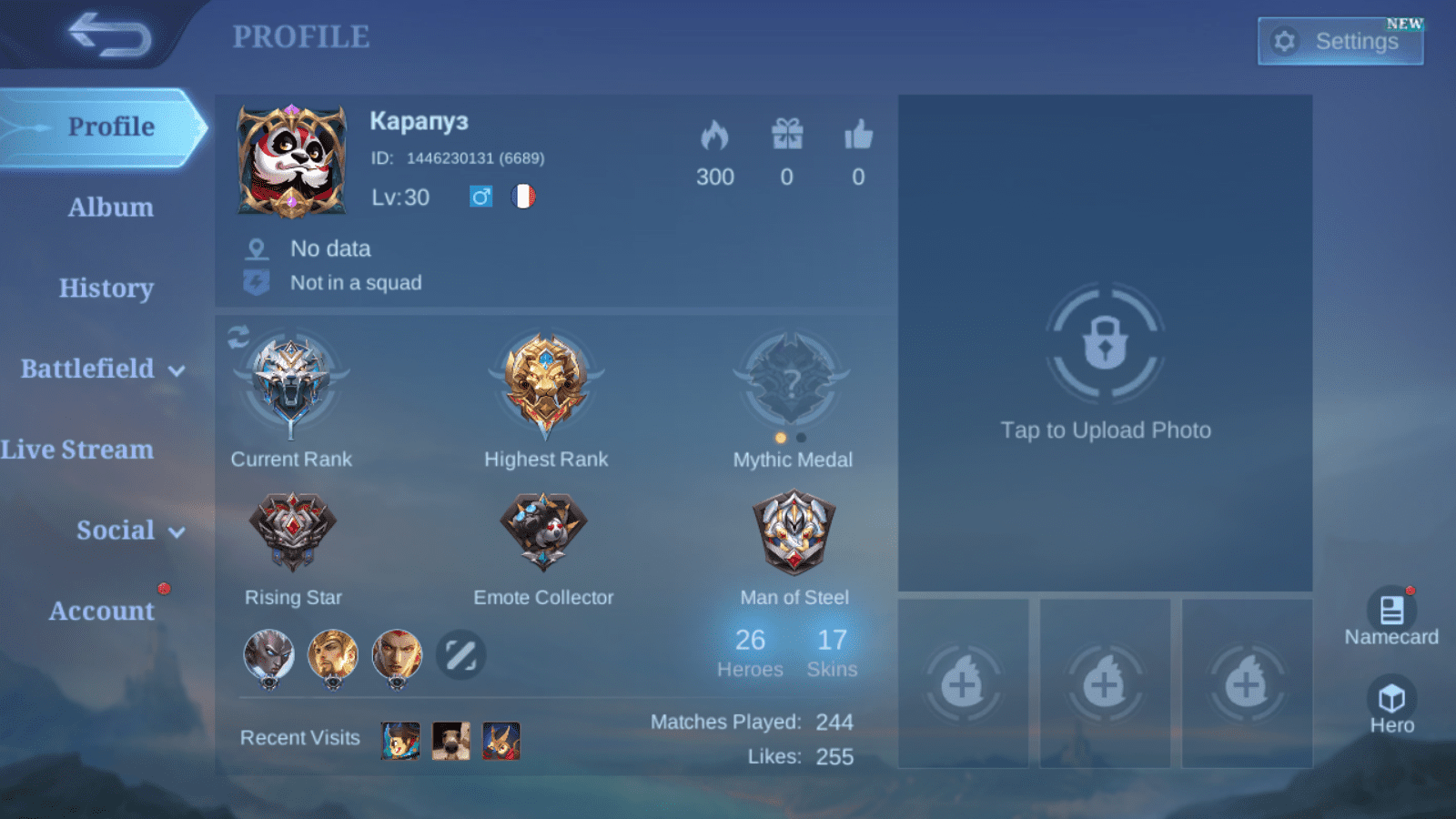Screen dimensions: 1456x819
Task: Open the History tab
Action: (x=106, y=288)
